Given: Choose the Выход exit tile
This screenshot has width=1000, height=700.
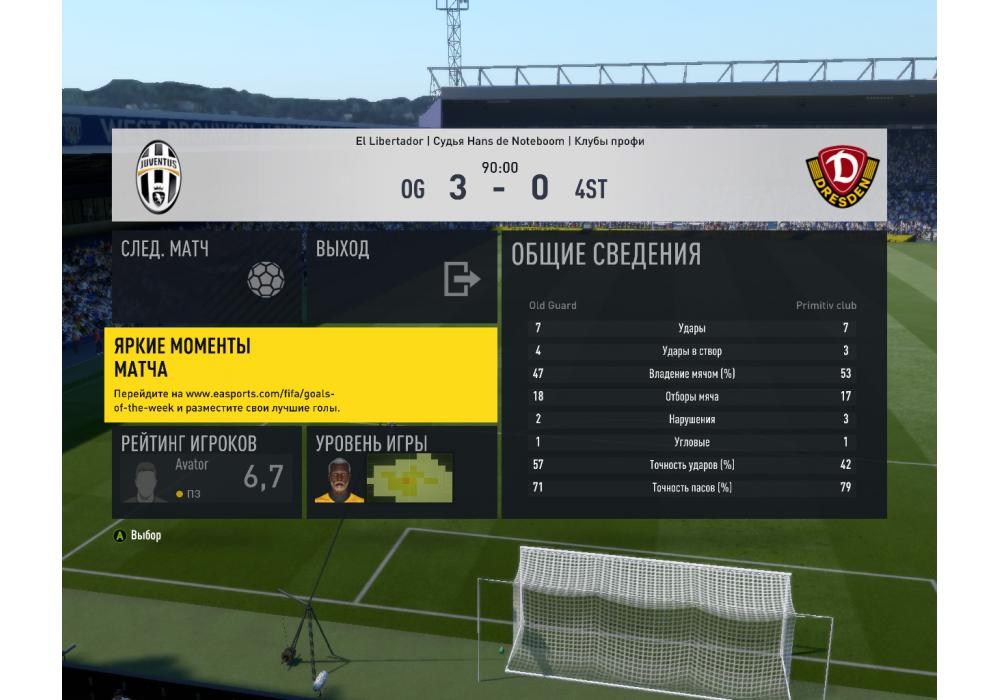Looking at the screenshot, I should tap(400, 277).
